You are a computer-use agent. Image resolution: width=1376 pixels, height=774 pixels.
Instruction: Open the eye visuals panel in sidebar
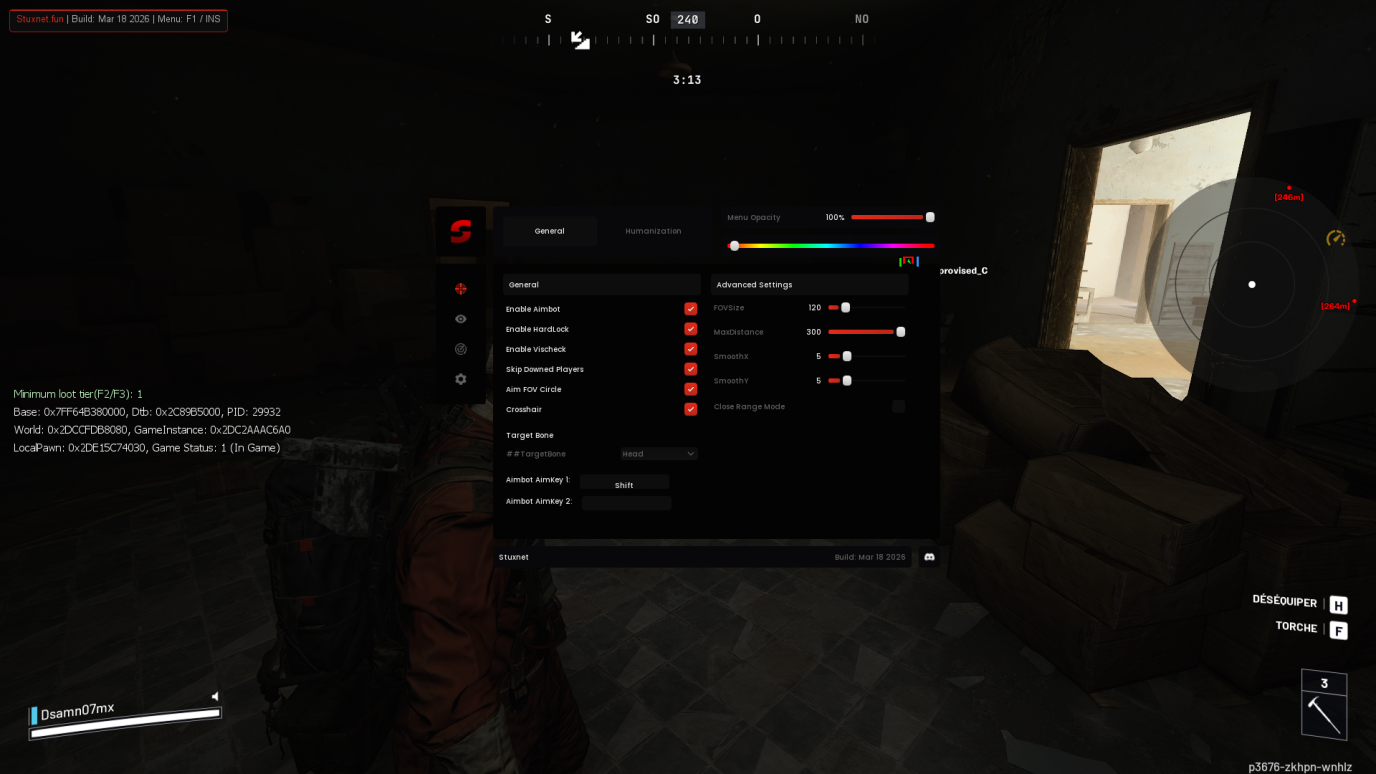459,318
